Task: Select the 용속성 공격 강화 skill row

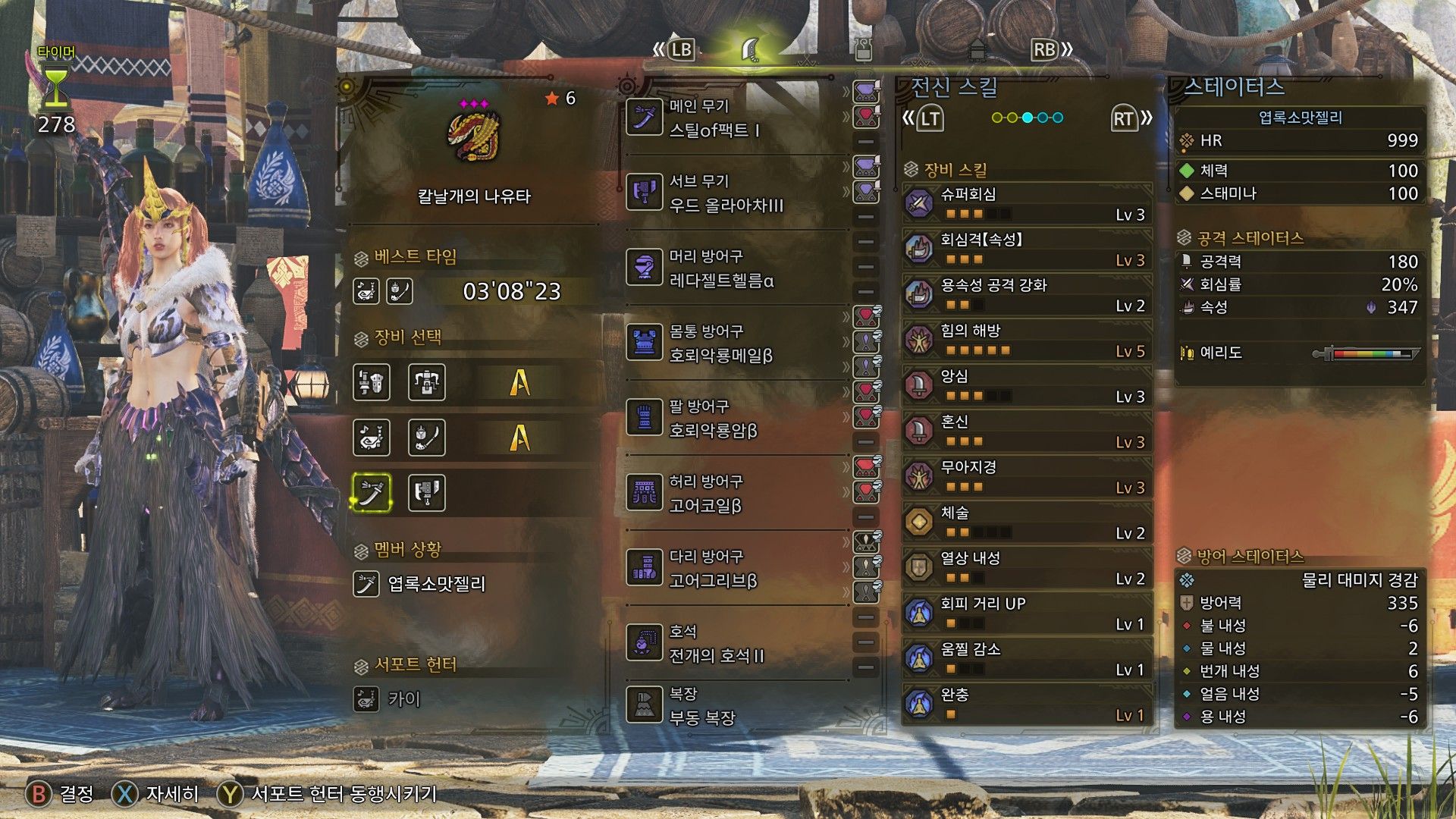Action: 1028,296
